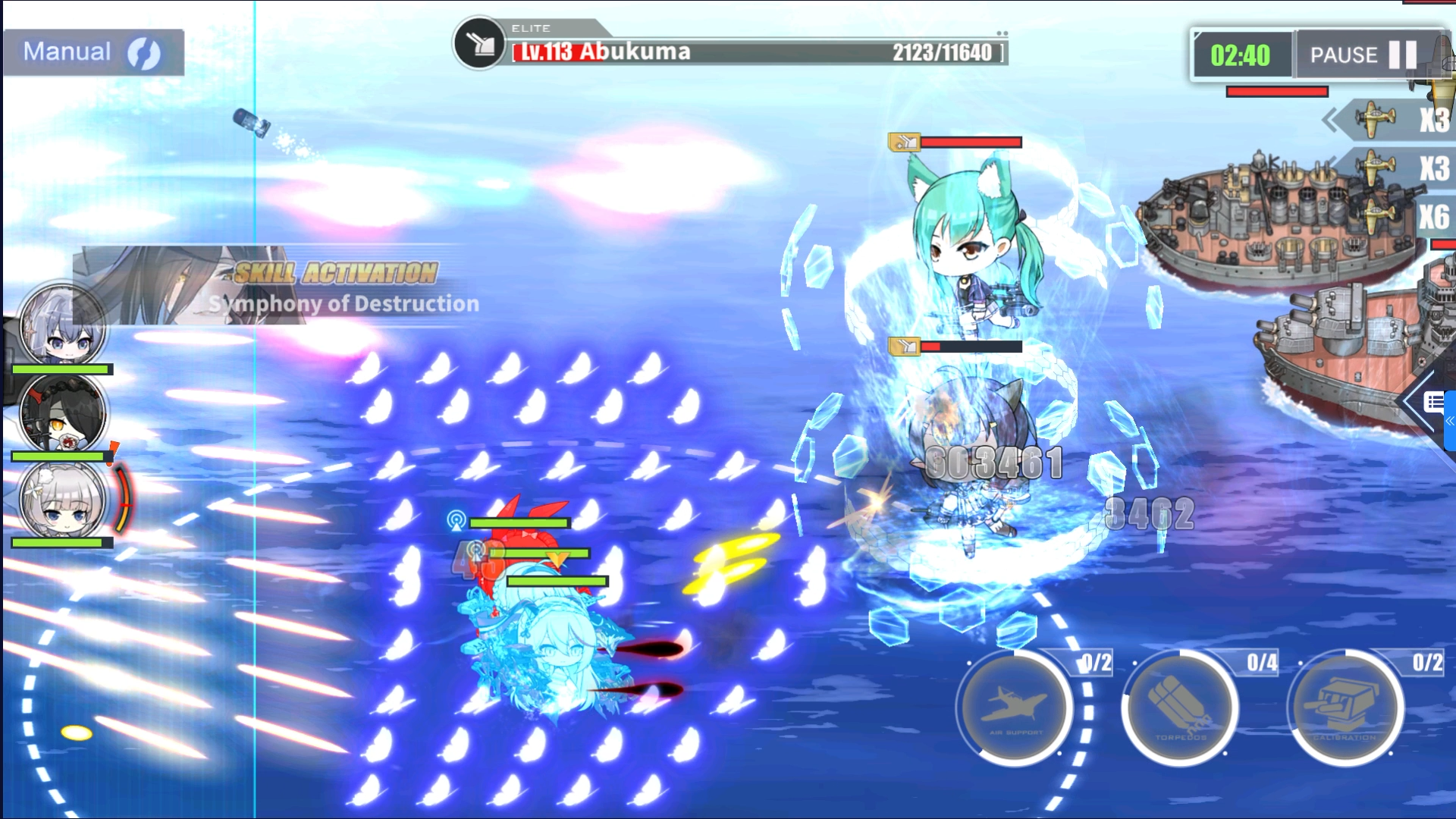Toggle Manual battle mode

pos(68,52)
